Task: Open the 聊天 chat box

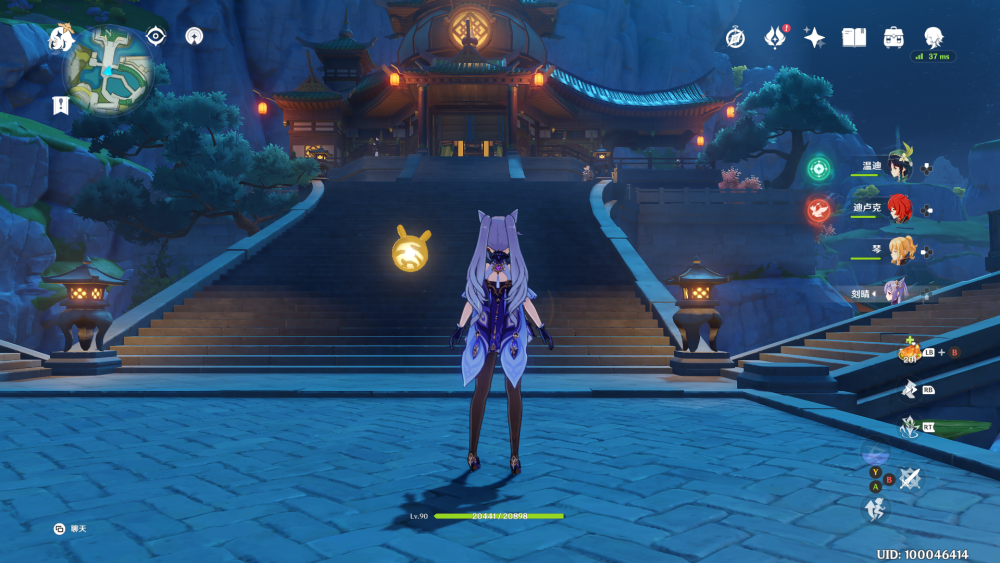Action: click(72, 528)
